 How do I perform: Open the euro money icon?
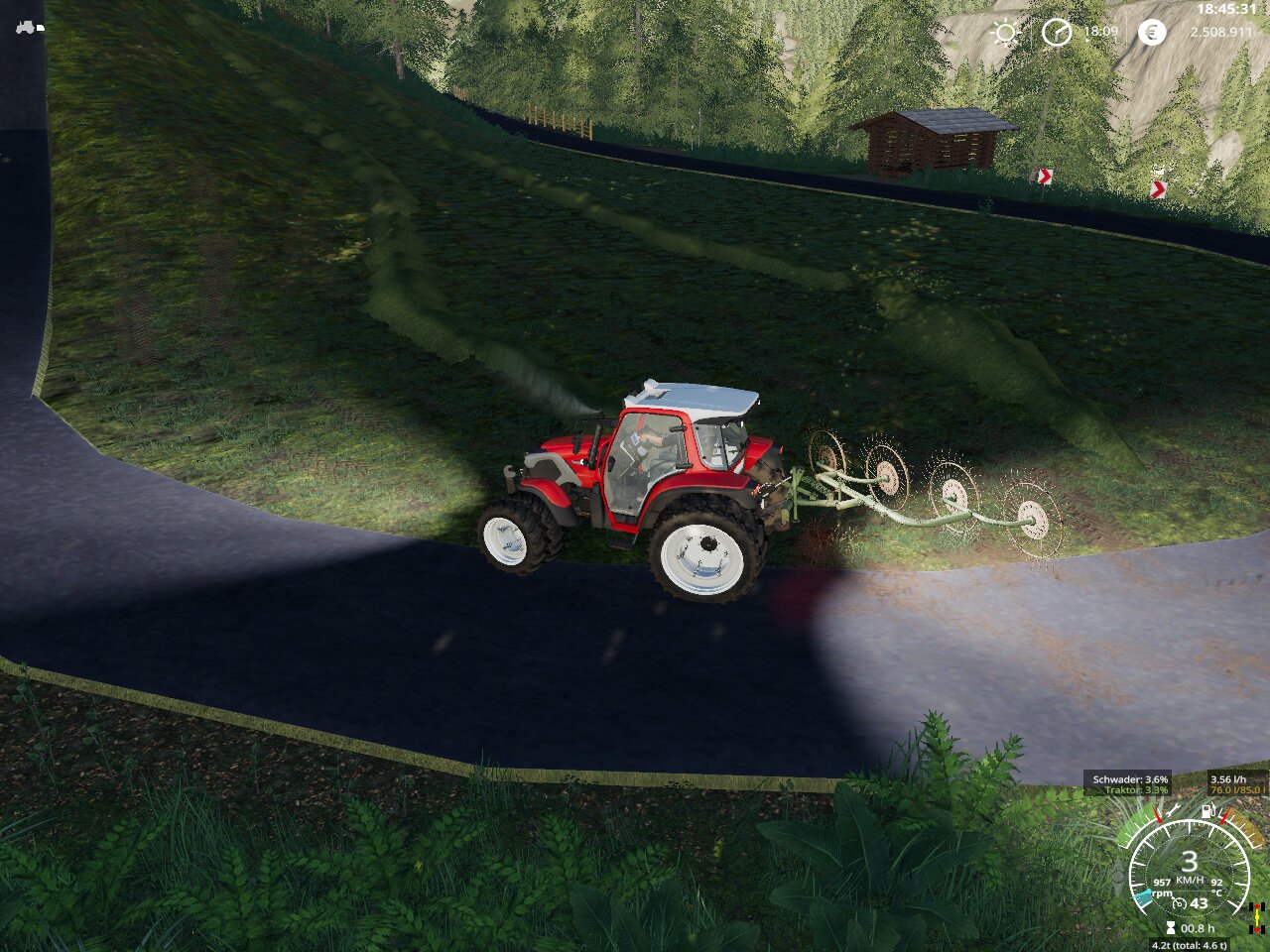pyautogui.click(x=1152, y=33)
